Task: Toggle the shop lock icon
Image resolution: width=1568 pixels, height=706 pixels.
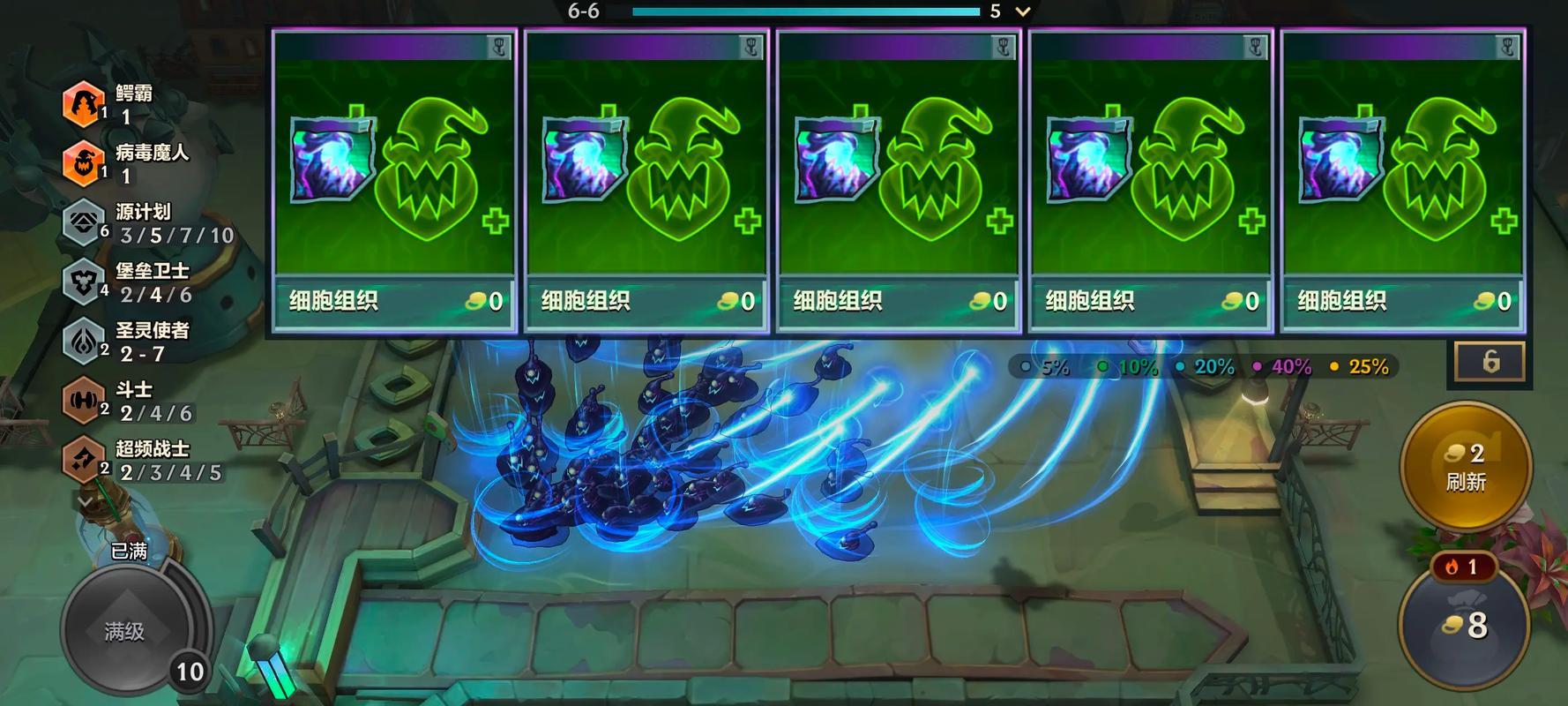Action: click(1490, 362)
